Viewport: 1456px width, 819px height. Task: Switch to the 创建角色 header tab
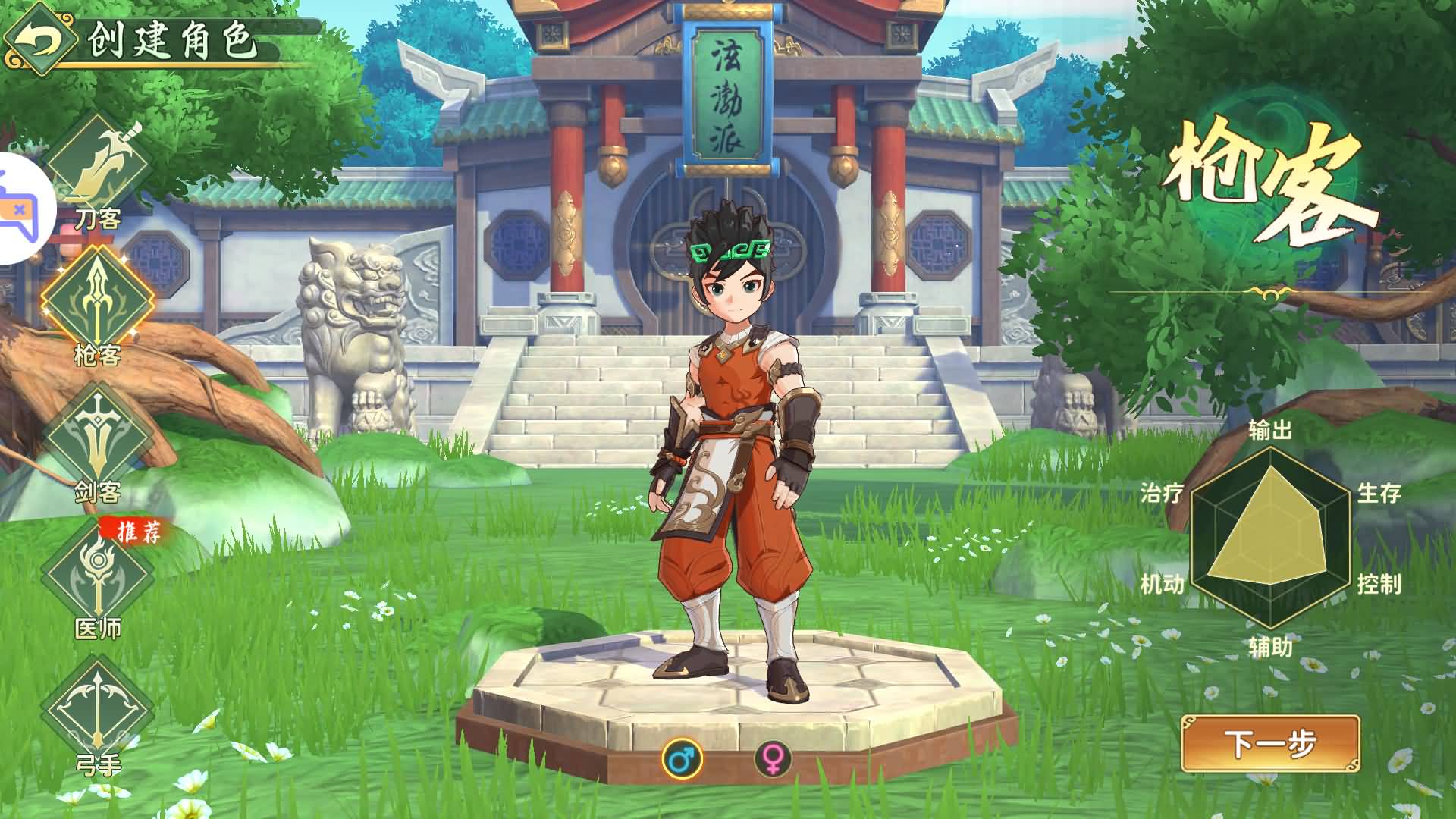tap(174, 42)
